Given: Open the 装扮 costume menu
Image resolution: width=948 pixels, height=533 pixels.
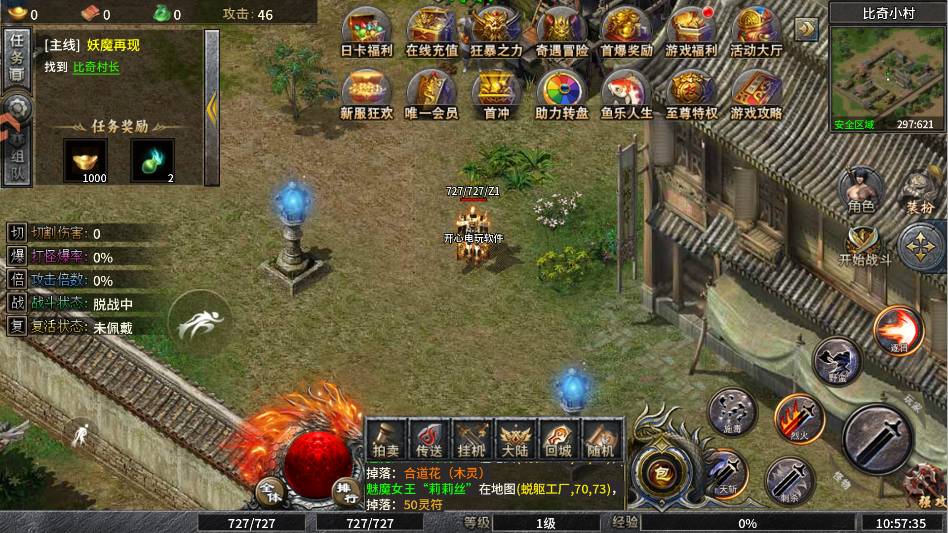Looking at the screenshot, I should [x=920, y=190].
